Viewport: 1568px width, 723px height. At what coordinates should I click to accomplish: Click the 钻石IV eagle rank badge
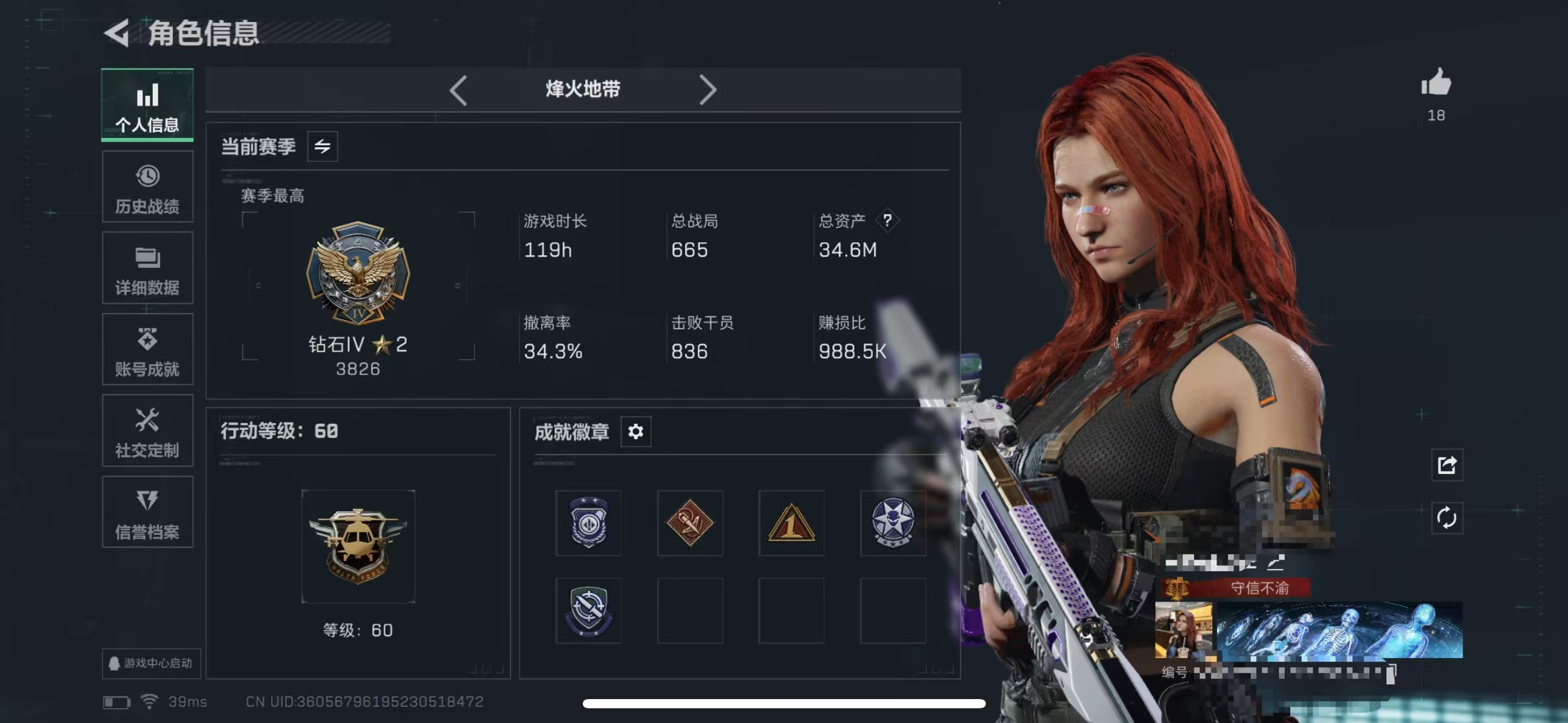coord(358,273)
